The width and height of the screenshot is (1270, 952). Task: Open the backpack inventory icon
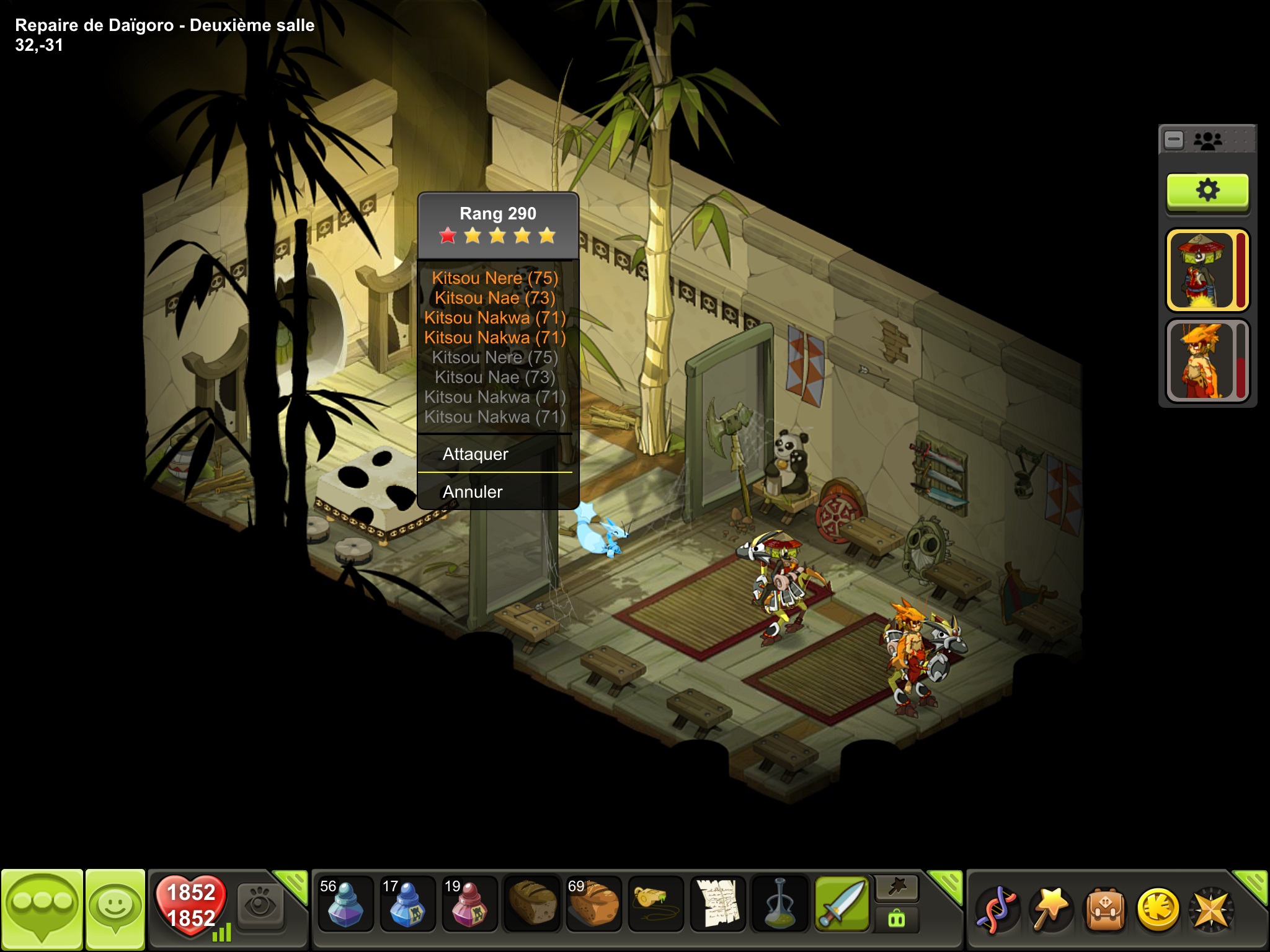tap(1104, 910)
